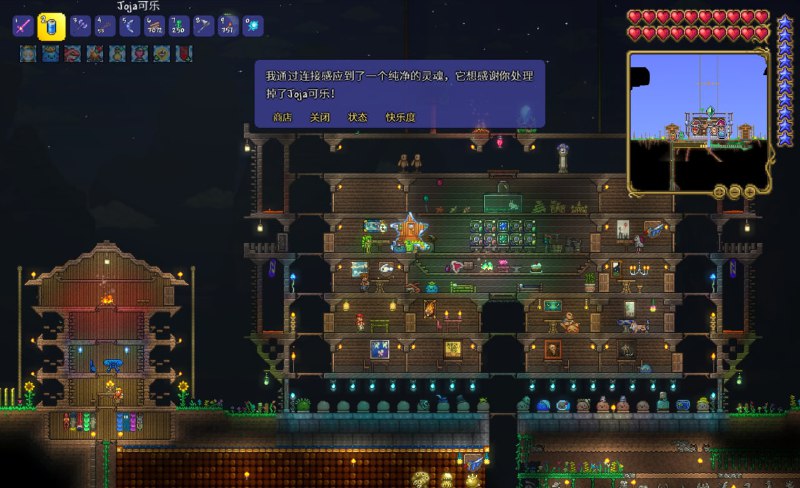The width and height of the screenshot is (800, 488).
Task: Select the double-bladed axe in hotbar slot 3
Action: pos(79,27)
